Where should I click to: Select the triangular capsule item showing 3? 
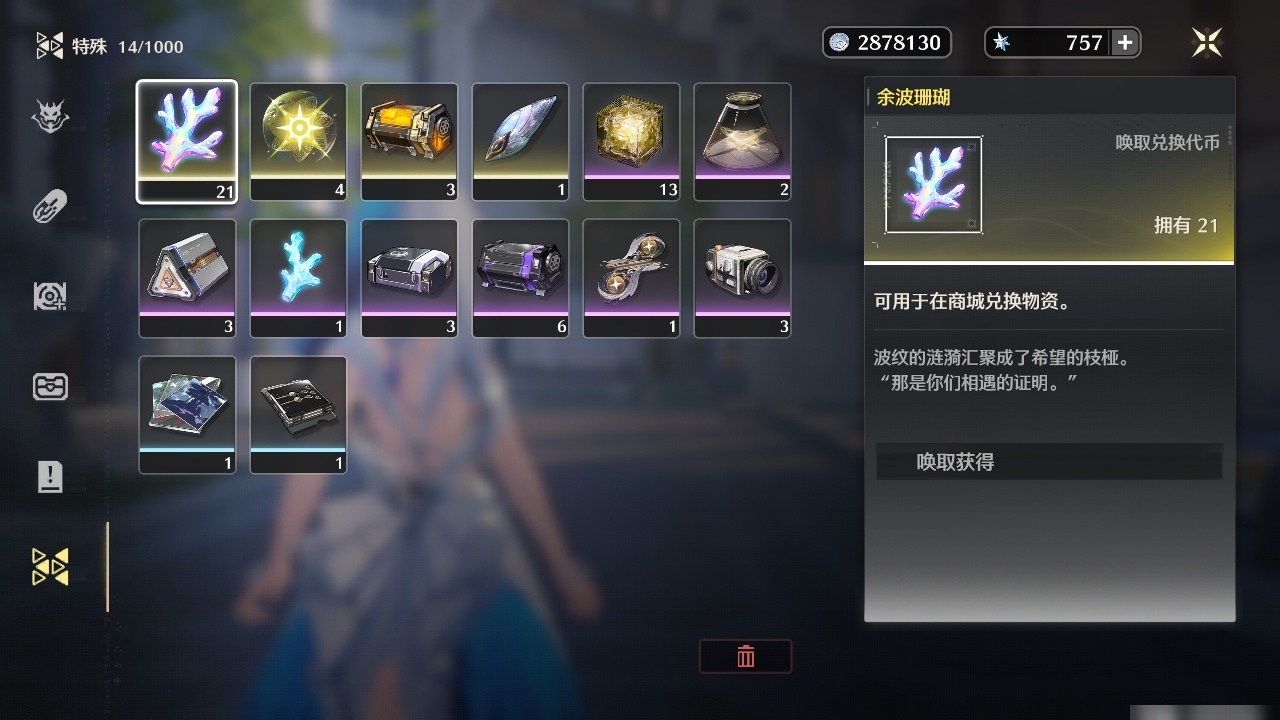click(x=187, y=277)
